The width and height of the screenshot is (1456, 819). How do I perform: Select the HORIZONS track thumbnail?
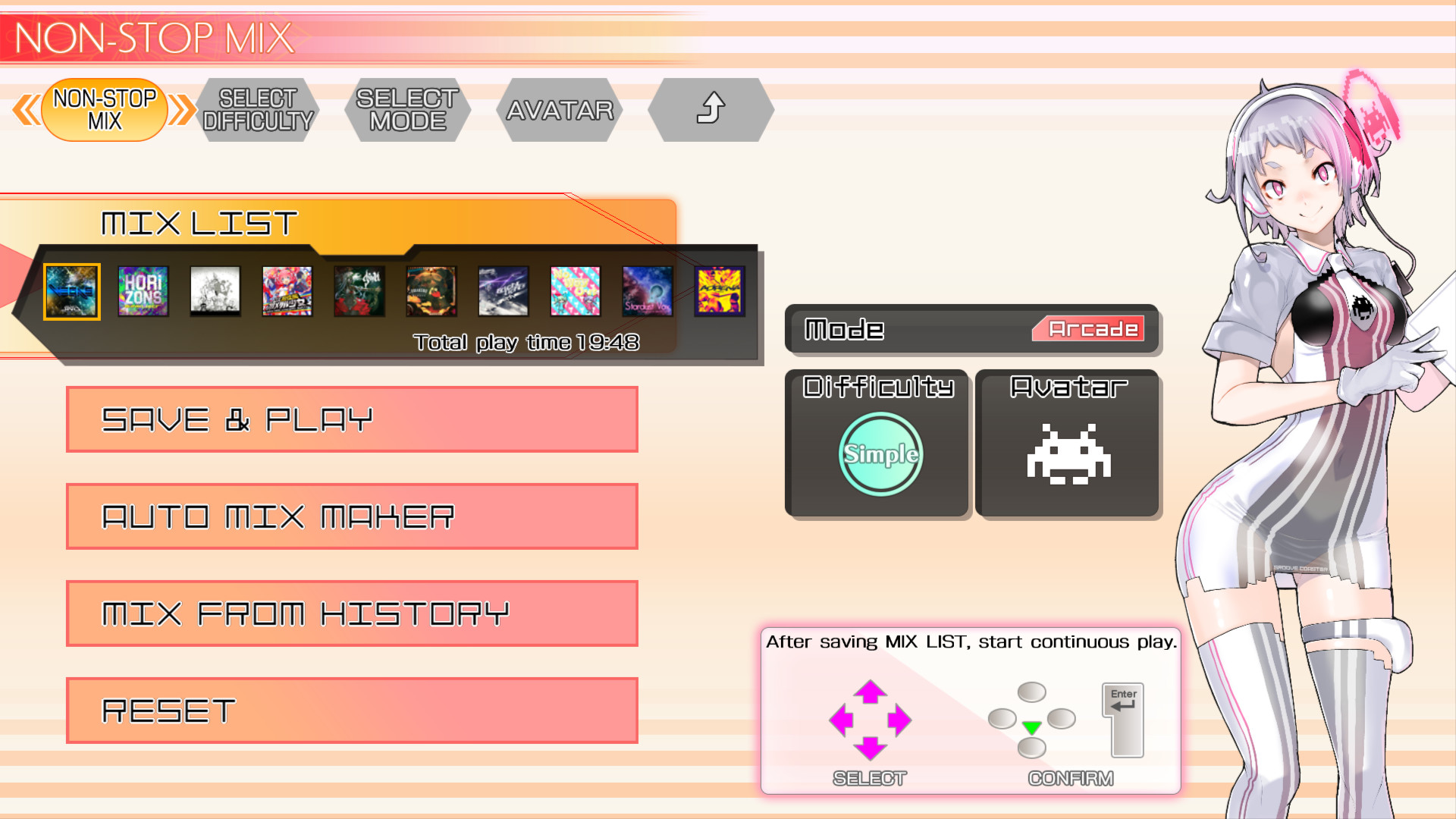click(143, 291)
